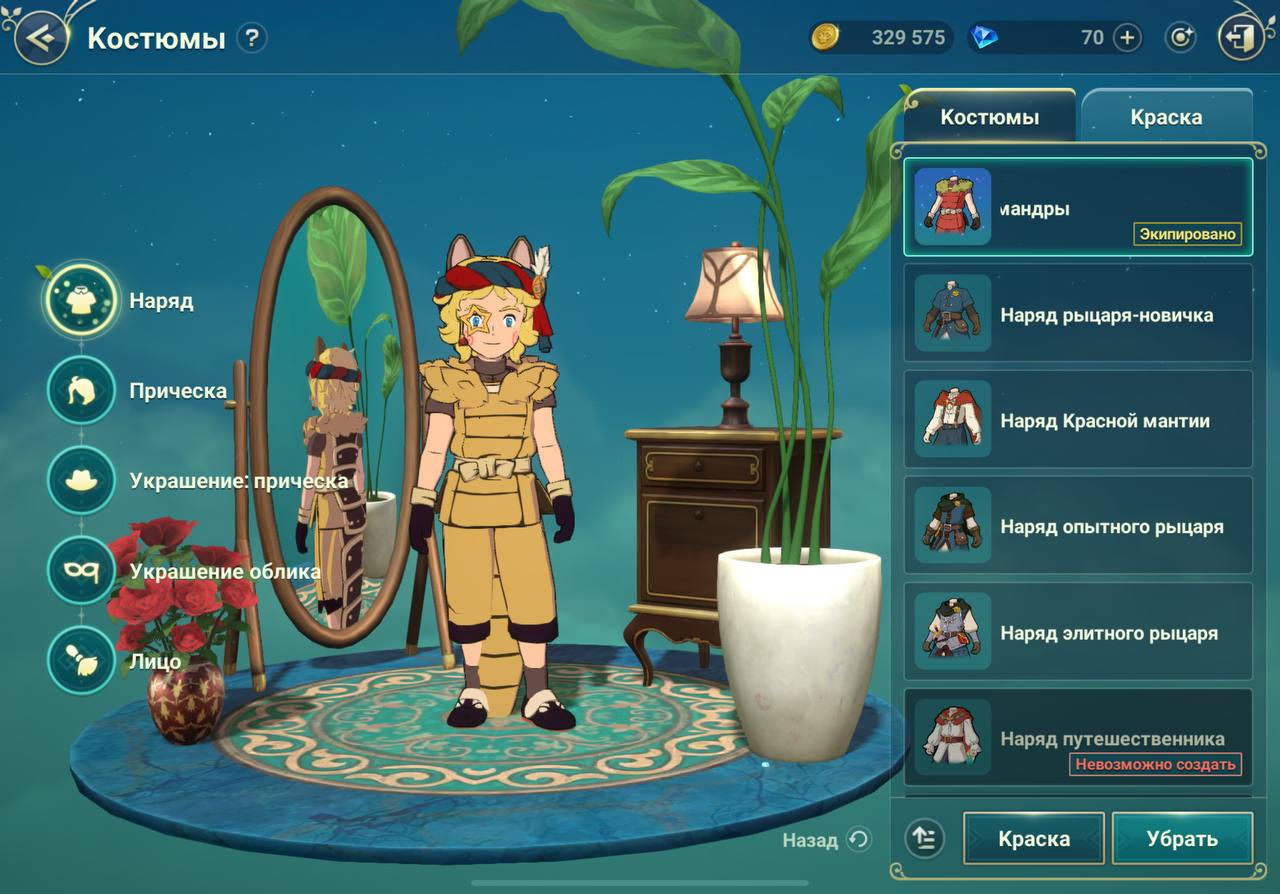1280x894 pixels.
Task: Click the exit door icon
Action: point(1240,39)
